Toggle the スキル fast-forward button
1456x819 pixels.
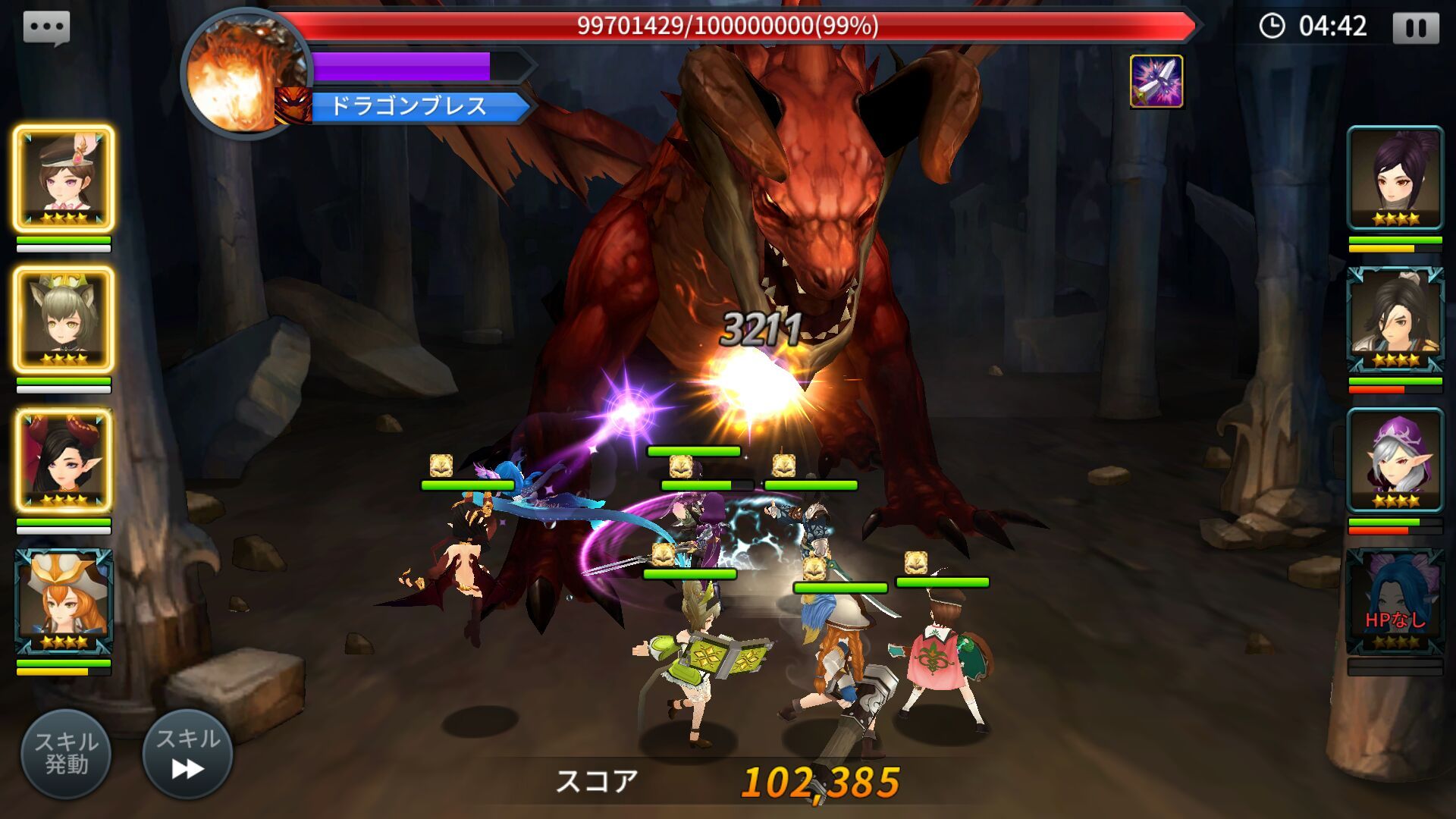click(x=187, y=754)
